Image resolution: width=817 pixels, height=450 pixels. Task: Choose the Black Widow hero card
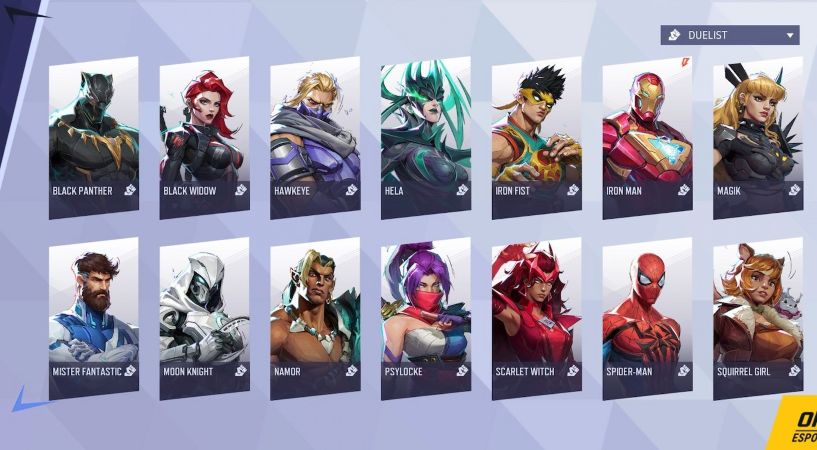pos(204,135)
